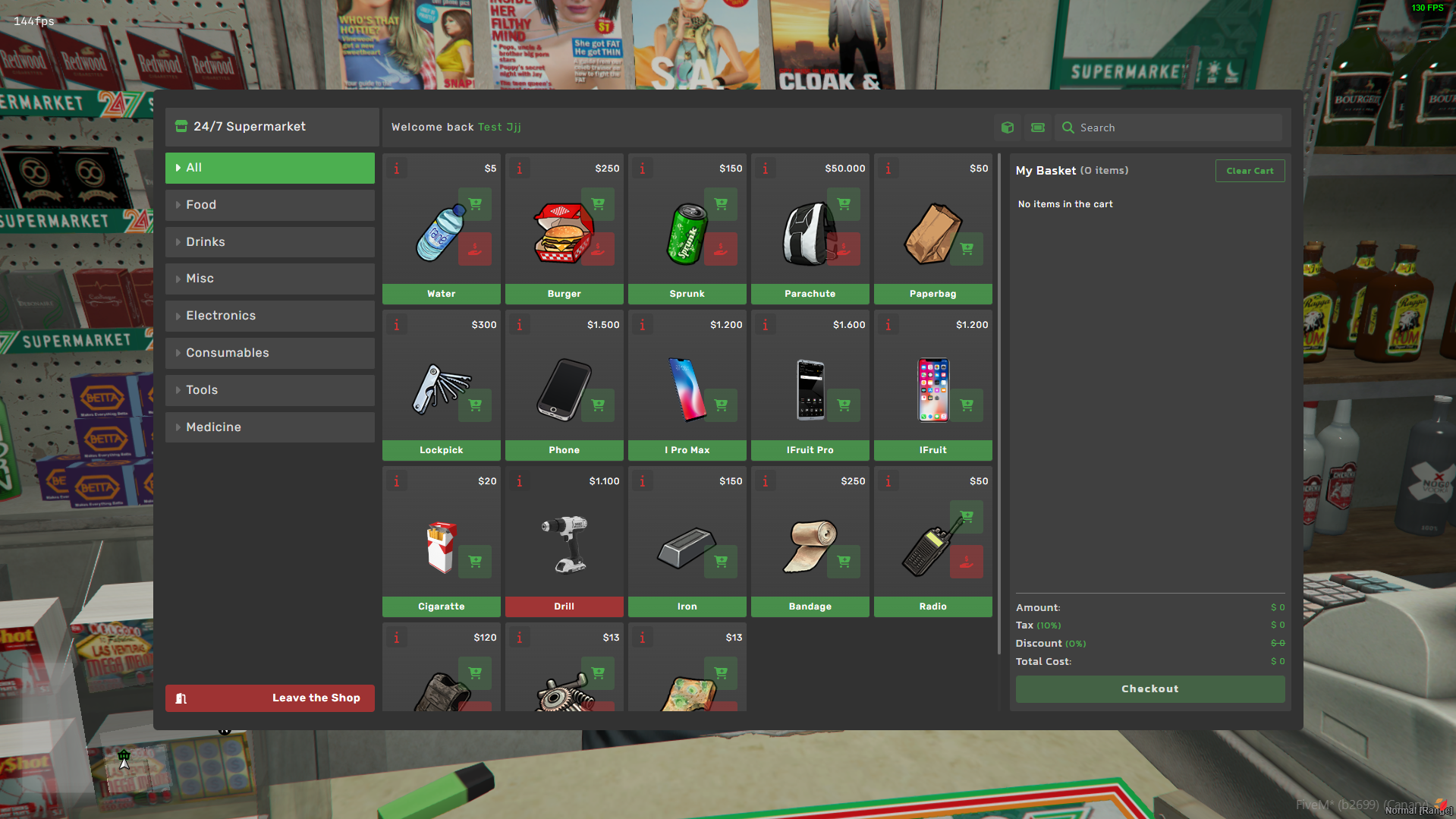Expand the Medicine category
1456x819 pixels.
coord(269,427)
